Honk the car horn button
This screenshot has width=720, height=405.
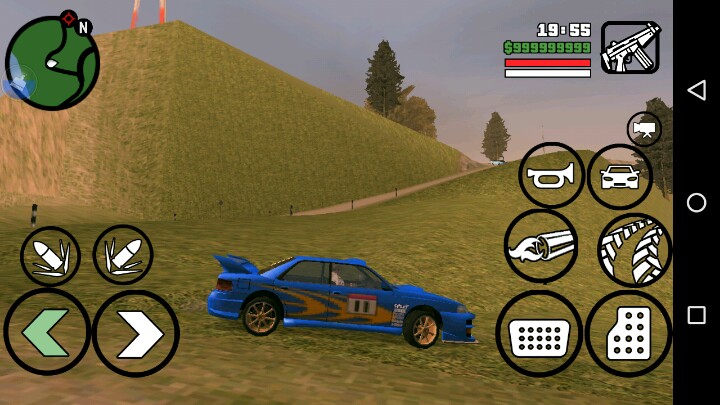551,176
